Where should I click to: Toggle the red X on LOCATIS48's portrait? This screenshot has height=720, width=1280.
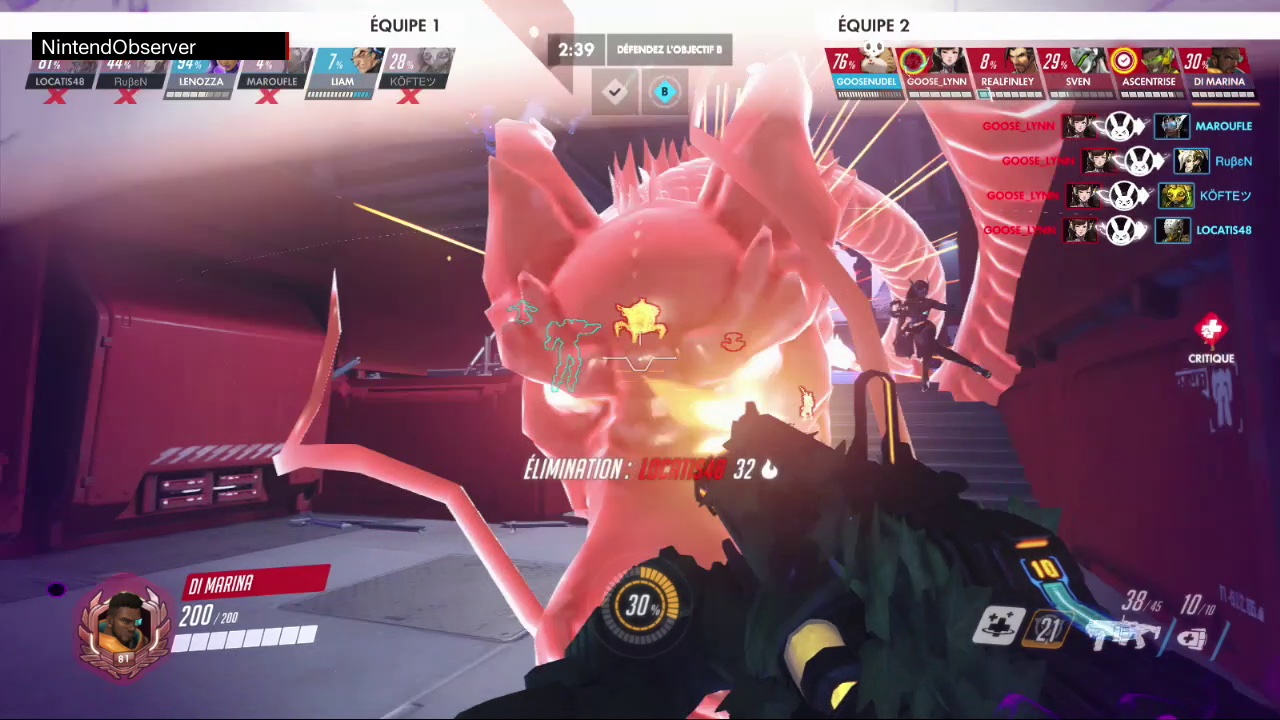click(55, 97)
